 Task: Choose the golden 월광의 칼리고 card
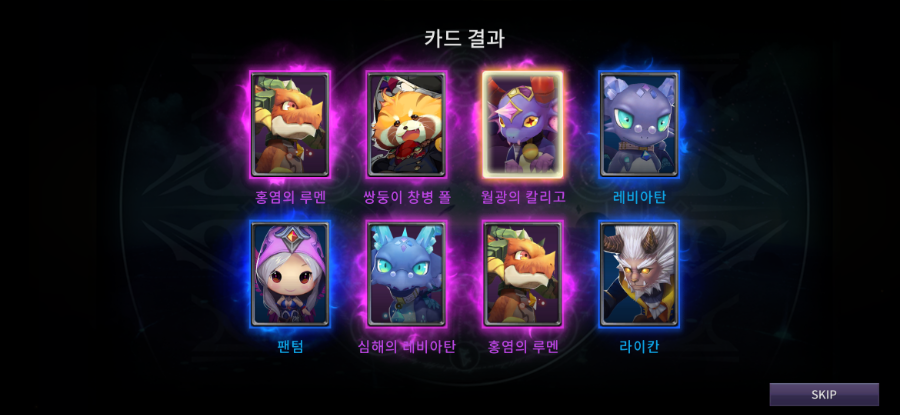point(522,125)
